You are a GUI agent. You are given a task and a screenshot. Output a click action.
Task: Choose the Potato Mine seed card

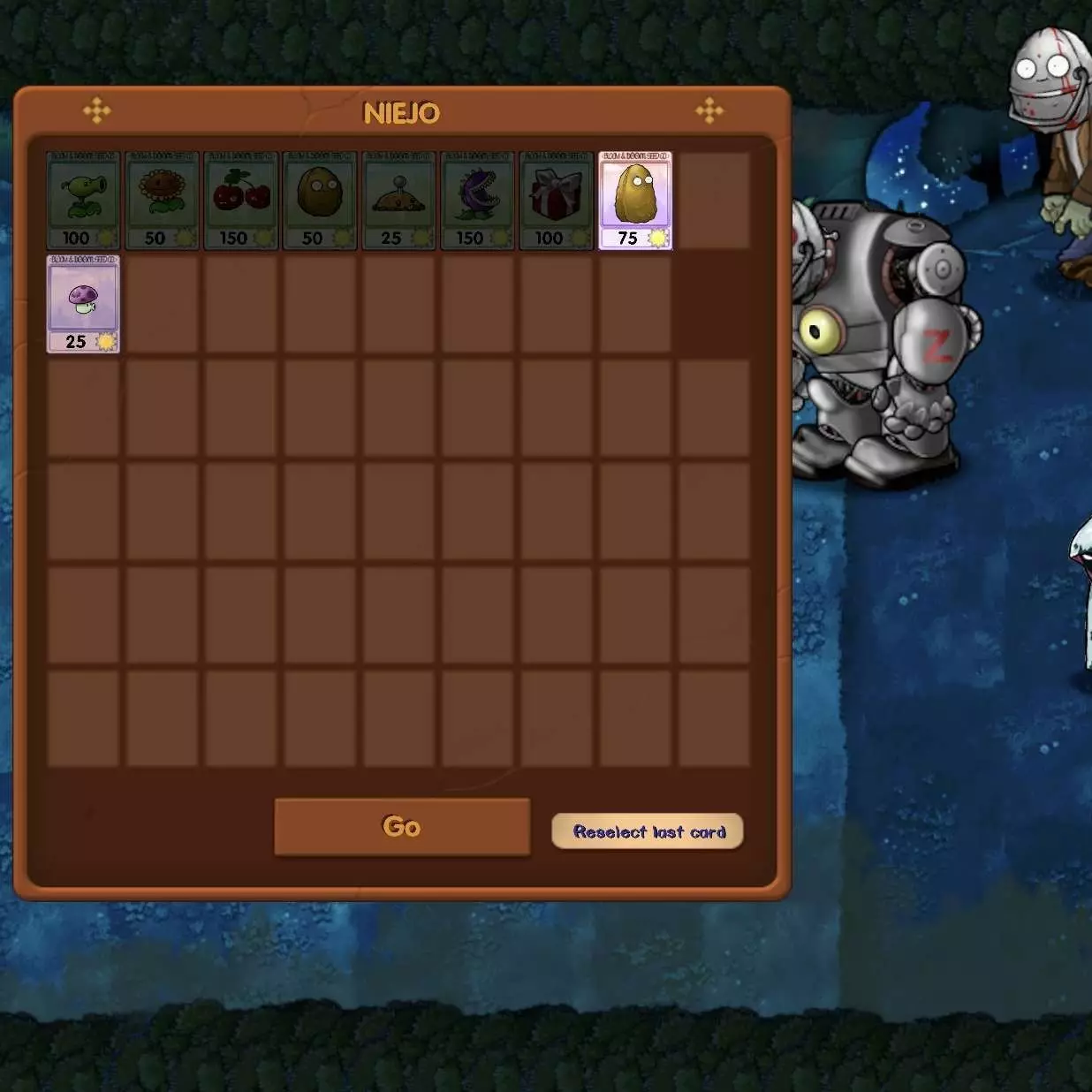[x=398, y=201]
